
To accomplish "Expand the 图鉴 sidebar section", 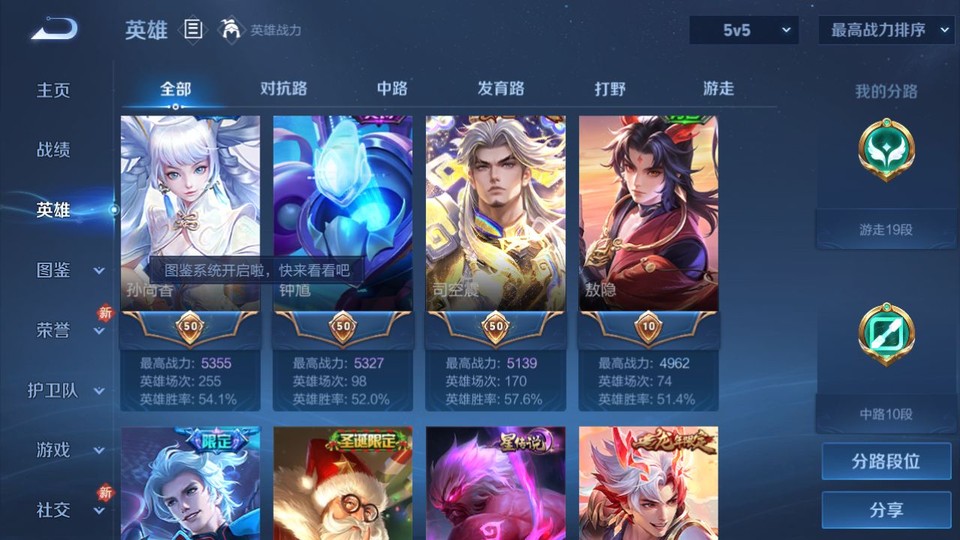I will click(68, 270).
